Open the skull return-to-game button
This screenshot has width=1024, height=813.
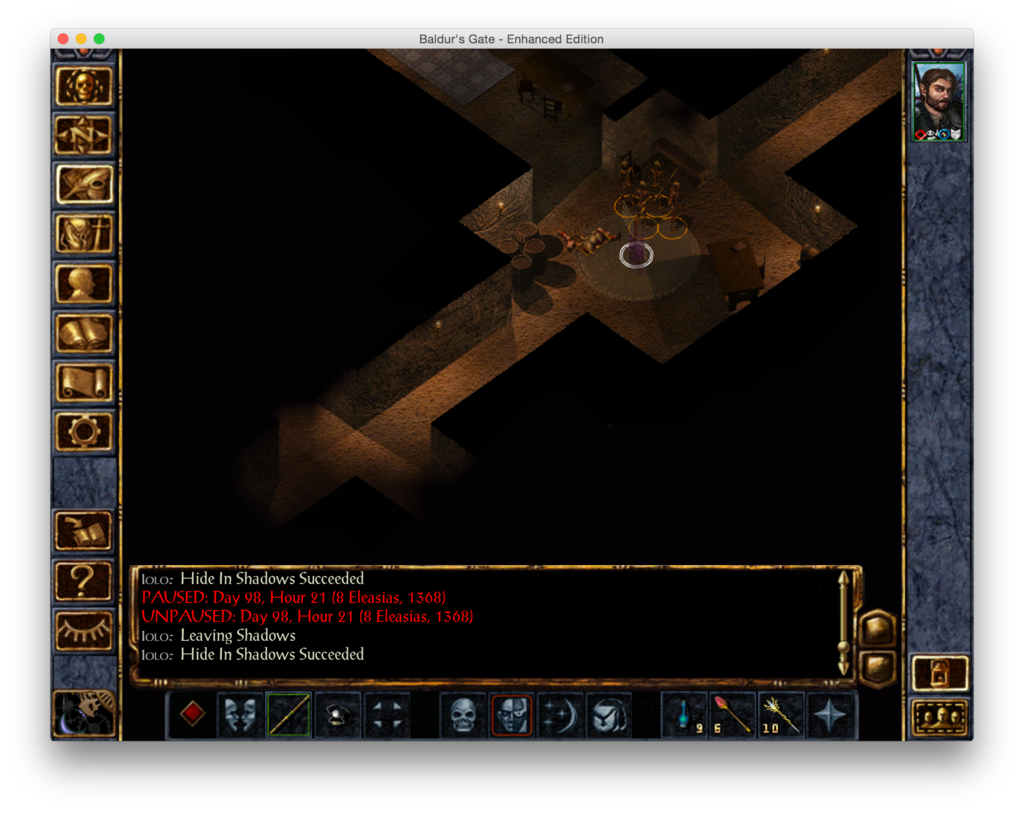point(84,87)
